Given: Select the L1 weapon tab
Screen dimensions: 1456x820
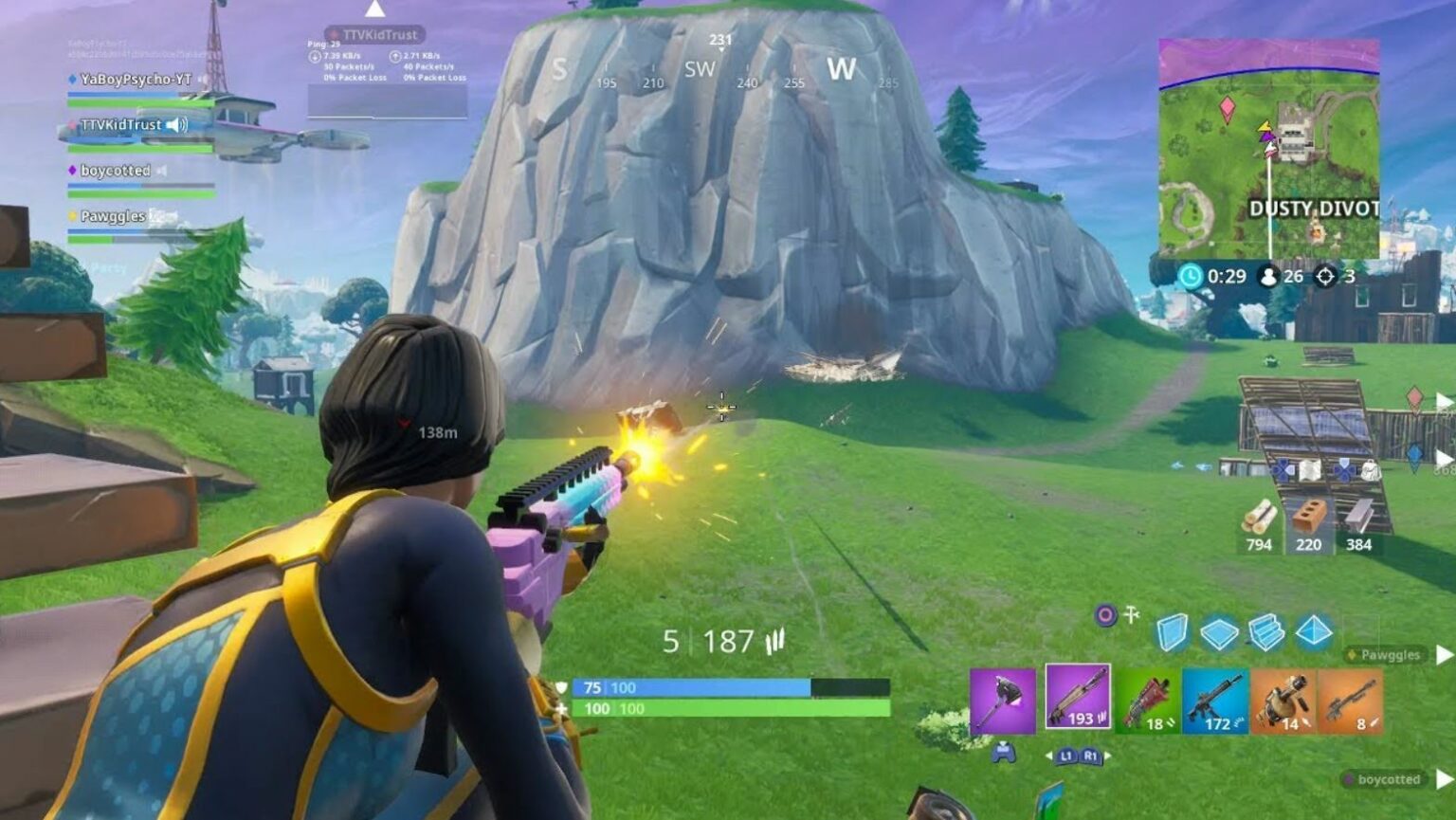Looking at the screenshot, I should pyautogui.click(x=1065, y=756).
